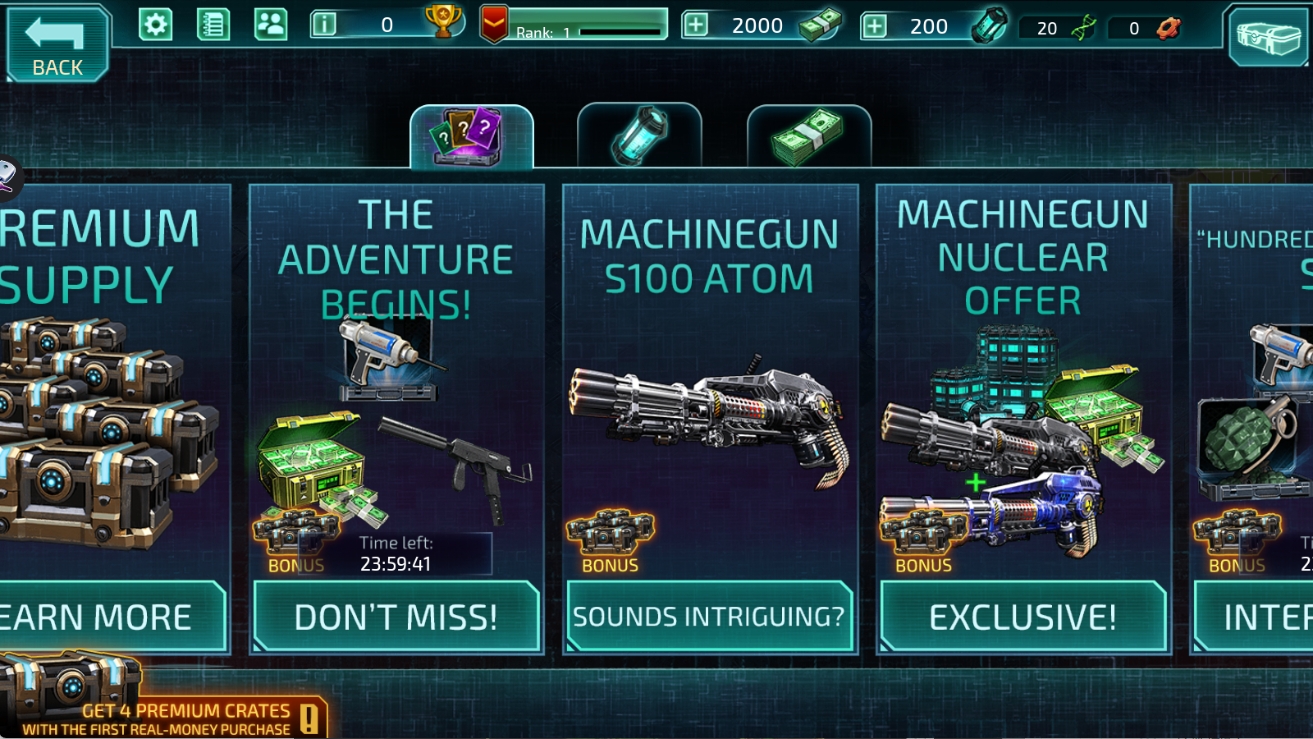This screenshot has width=1313, height=739.
Task: Click the SOUNDS INTRIGUING? button
Action: [x=709, y=616]
